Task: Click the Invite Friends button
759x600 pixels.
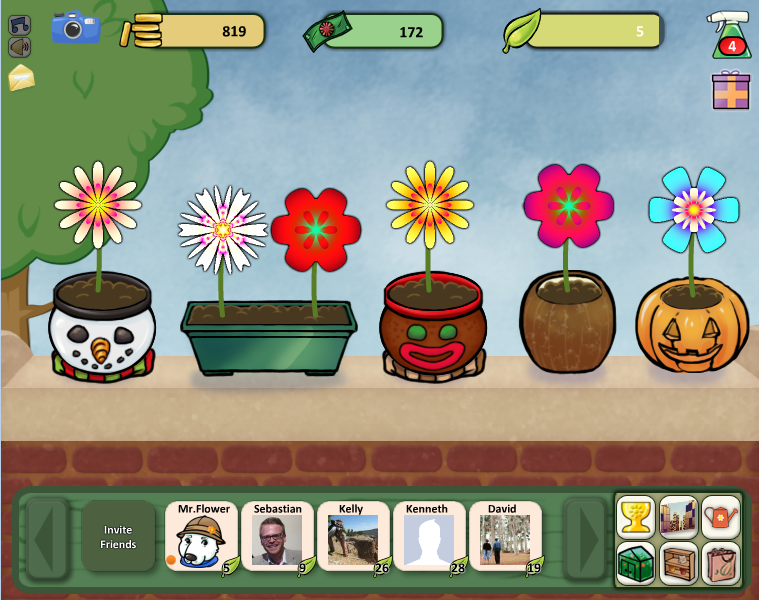Action: pyautogui.click(x=118, y=537)
